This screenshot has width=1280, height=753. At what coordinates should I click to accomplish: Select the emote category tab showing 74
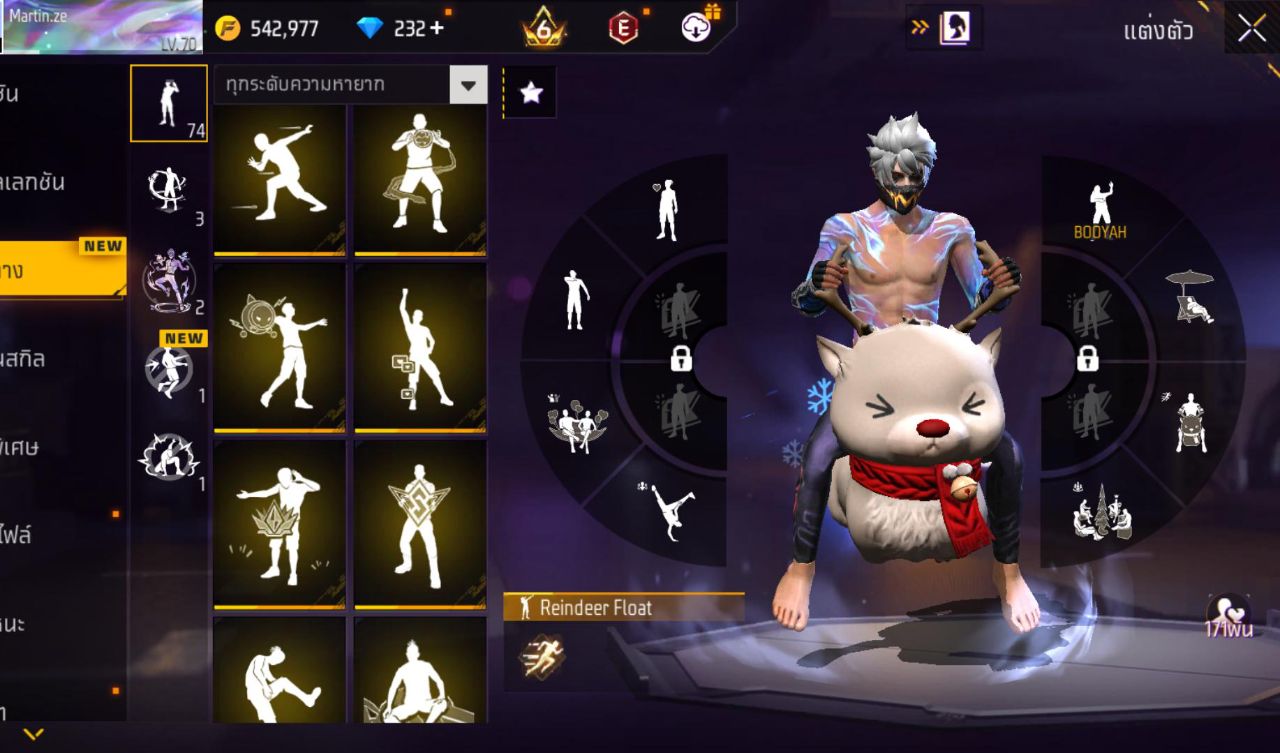168,103
